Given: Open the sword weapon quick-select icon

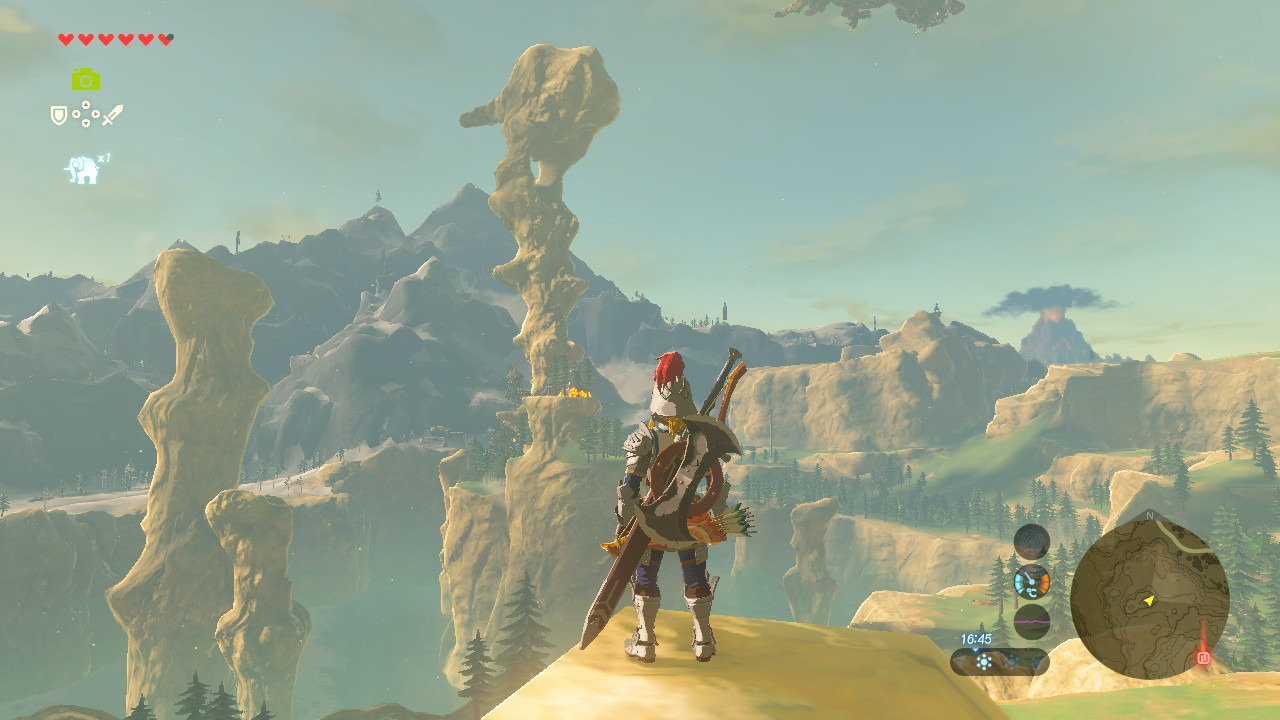Looking at the screenshot, I should [112, 115].
